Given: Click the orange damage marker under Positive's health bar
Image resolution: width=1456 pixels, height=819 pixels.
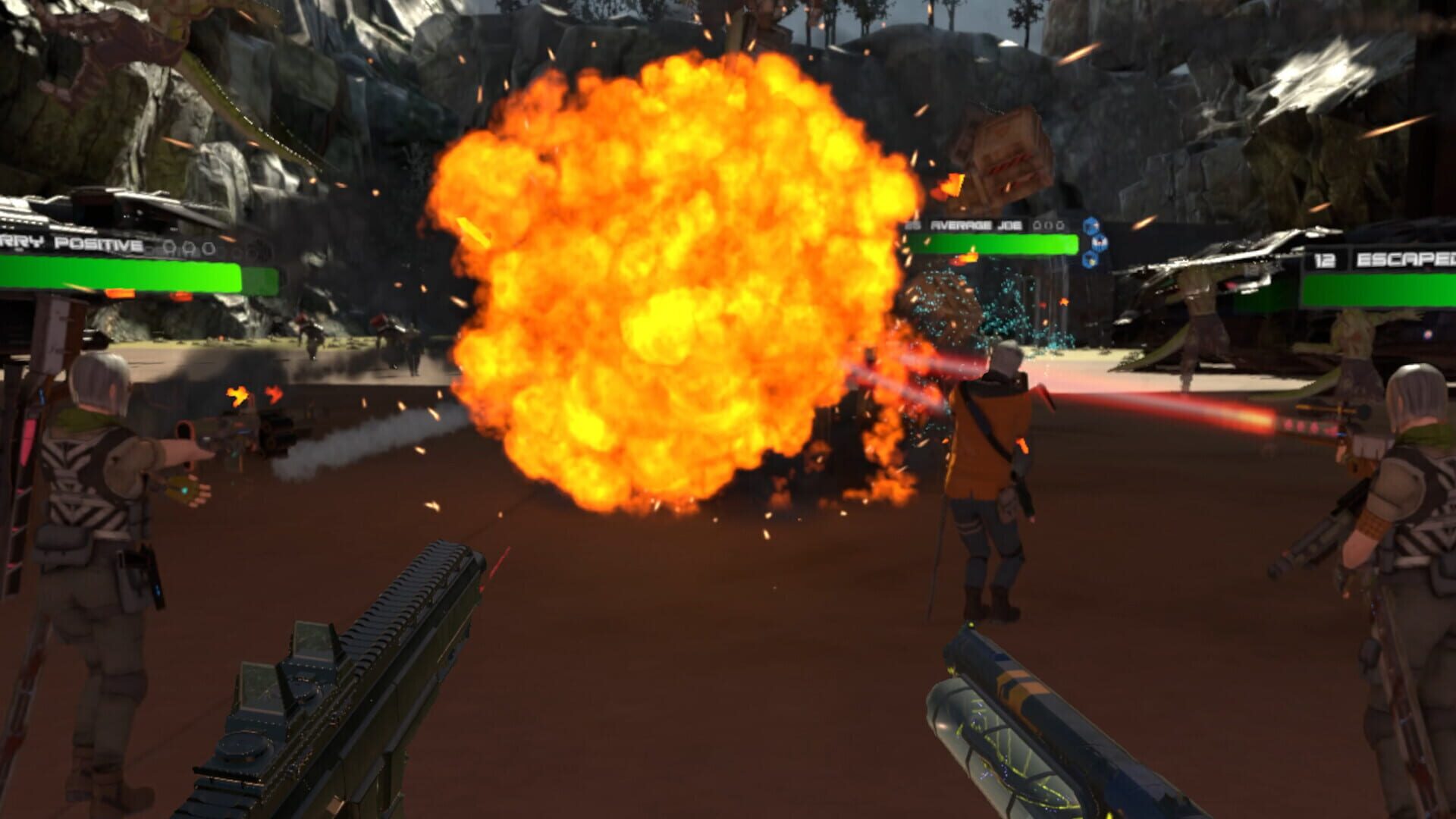Looking at the screenshot, I should pos(120,293).
